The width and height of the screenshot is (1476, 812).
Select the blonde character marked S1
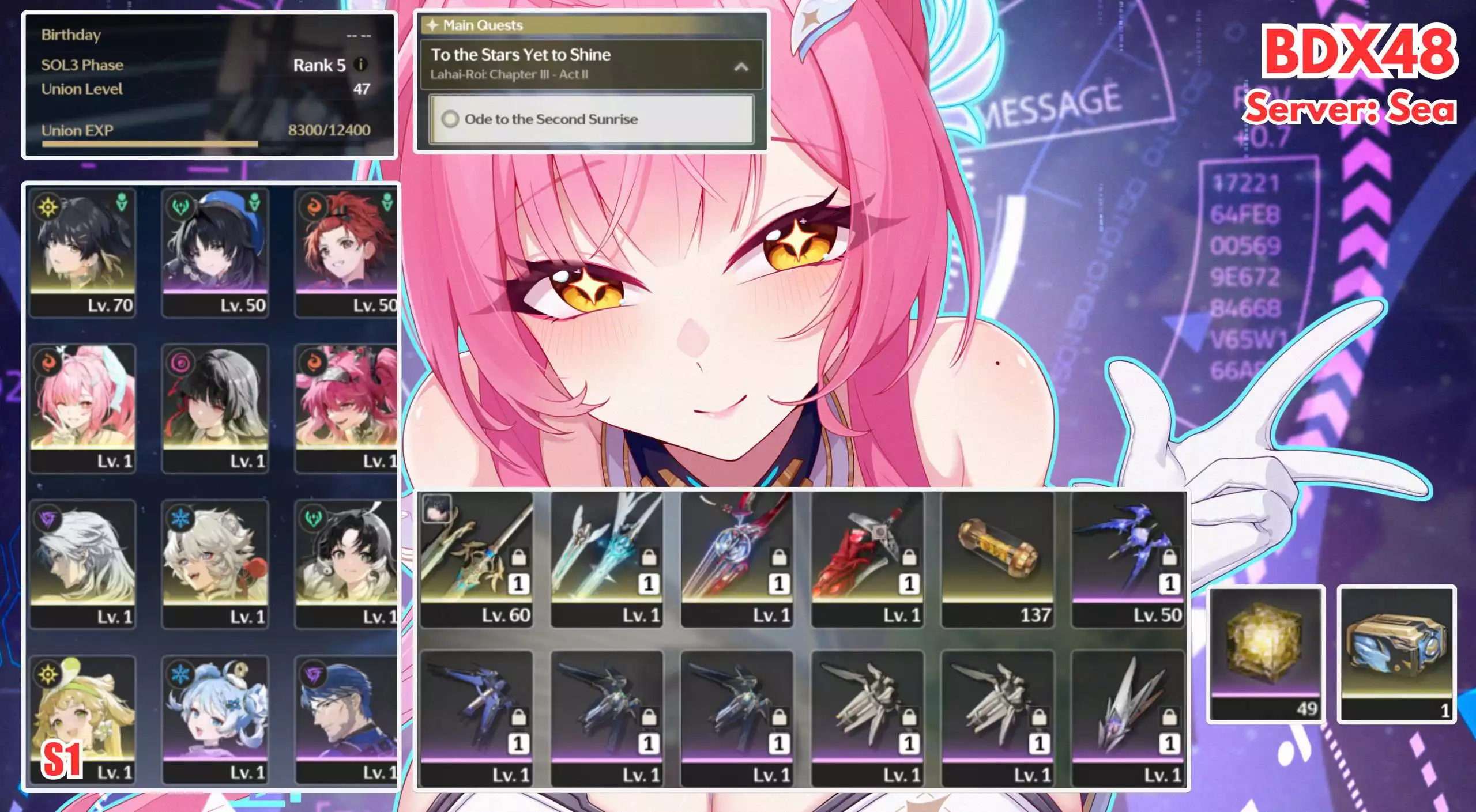pyautogui.click(x=82, y=719)
